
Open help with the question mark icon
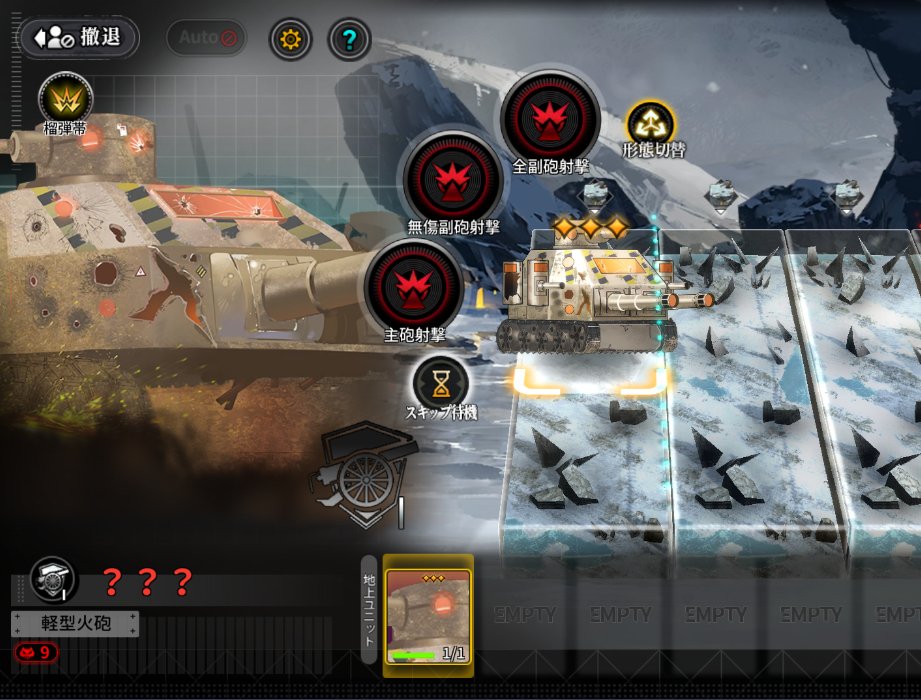pos(349,40)
